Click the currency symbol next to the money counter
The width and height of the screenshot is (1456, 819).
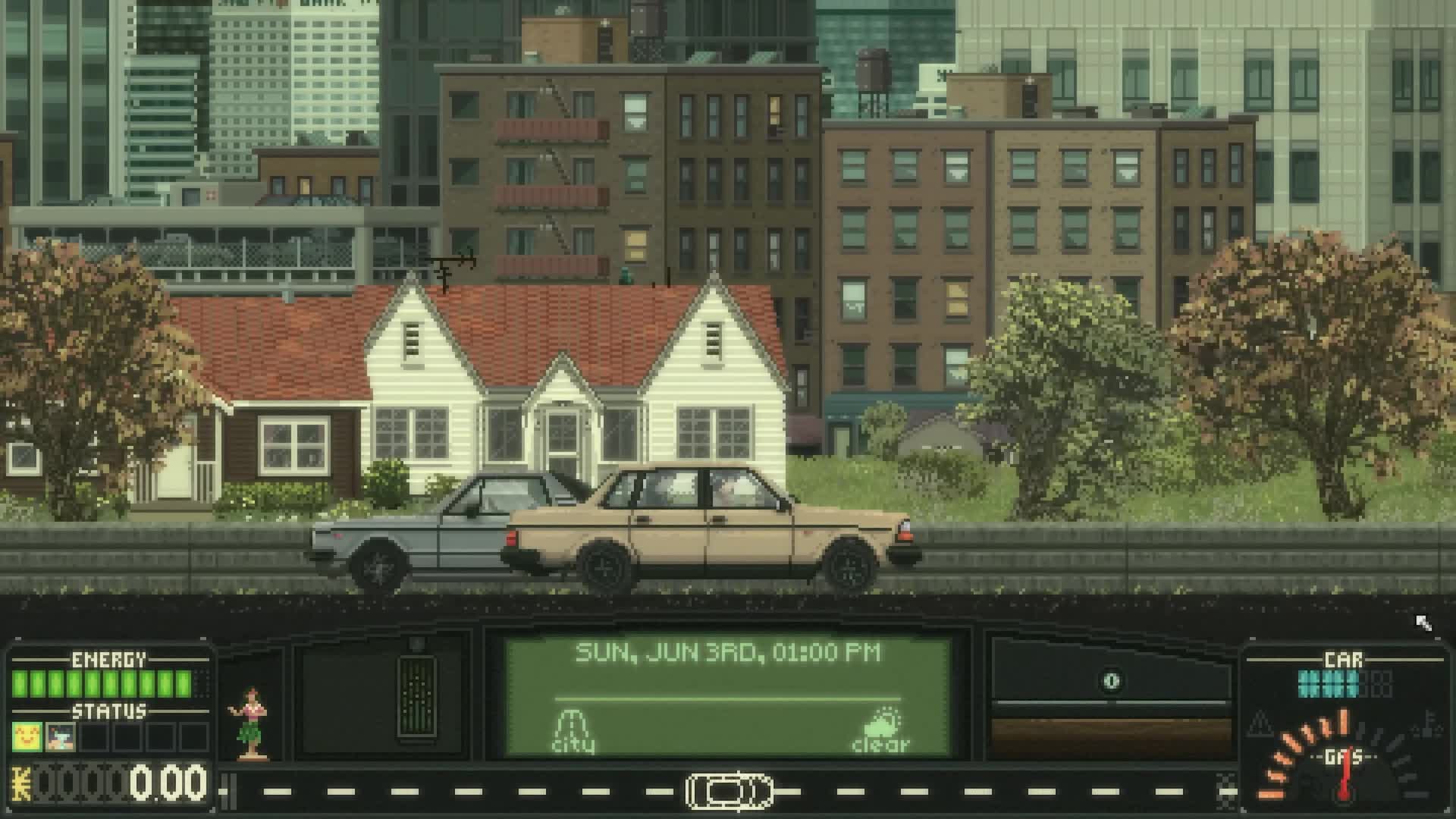tap(20, 783)
